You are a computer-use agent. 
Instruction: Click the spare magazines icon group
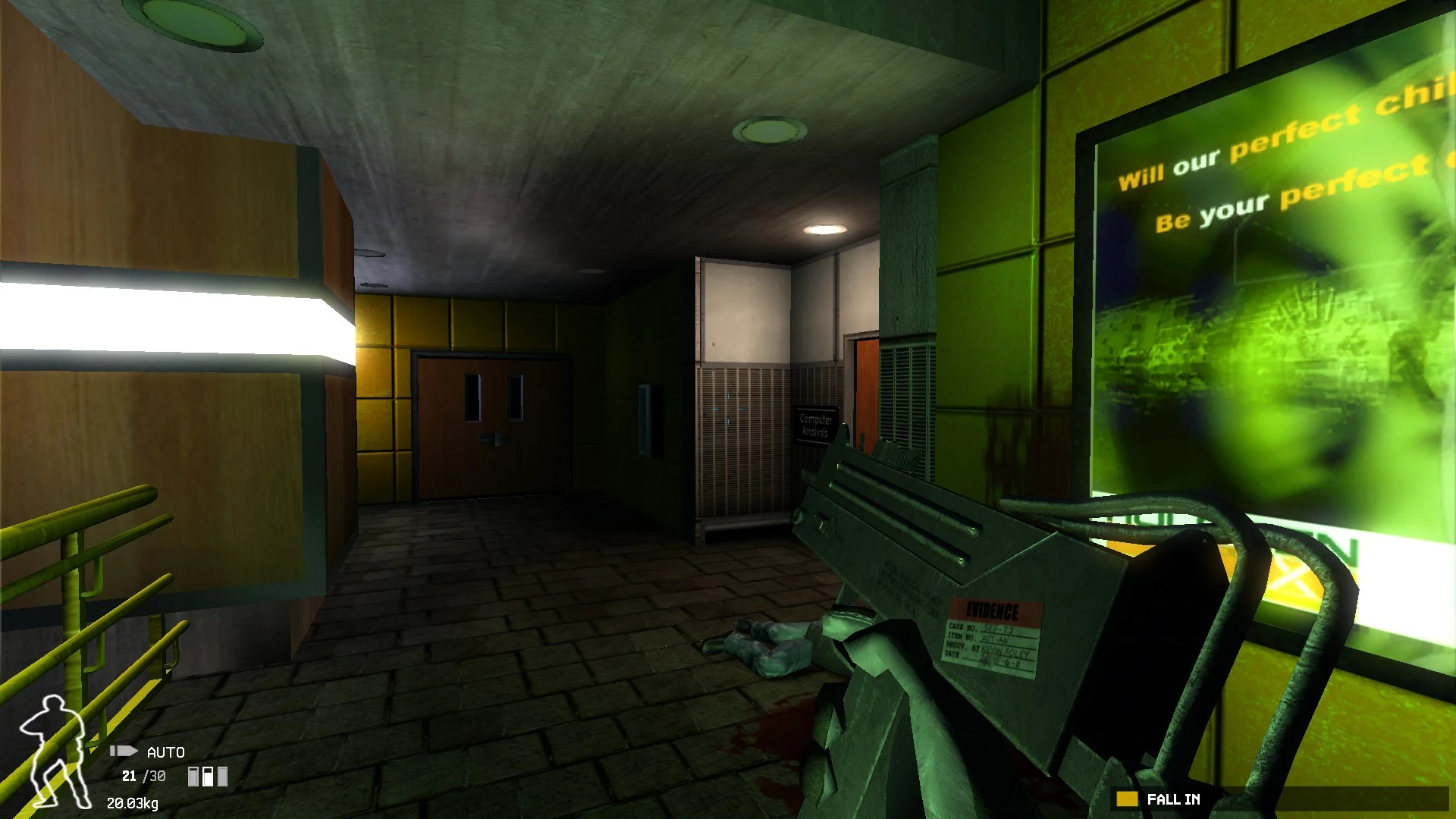[x=208, y=777]
